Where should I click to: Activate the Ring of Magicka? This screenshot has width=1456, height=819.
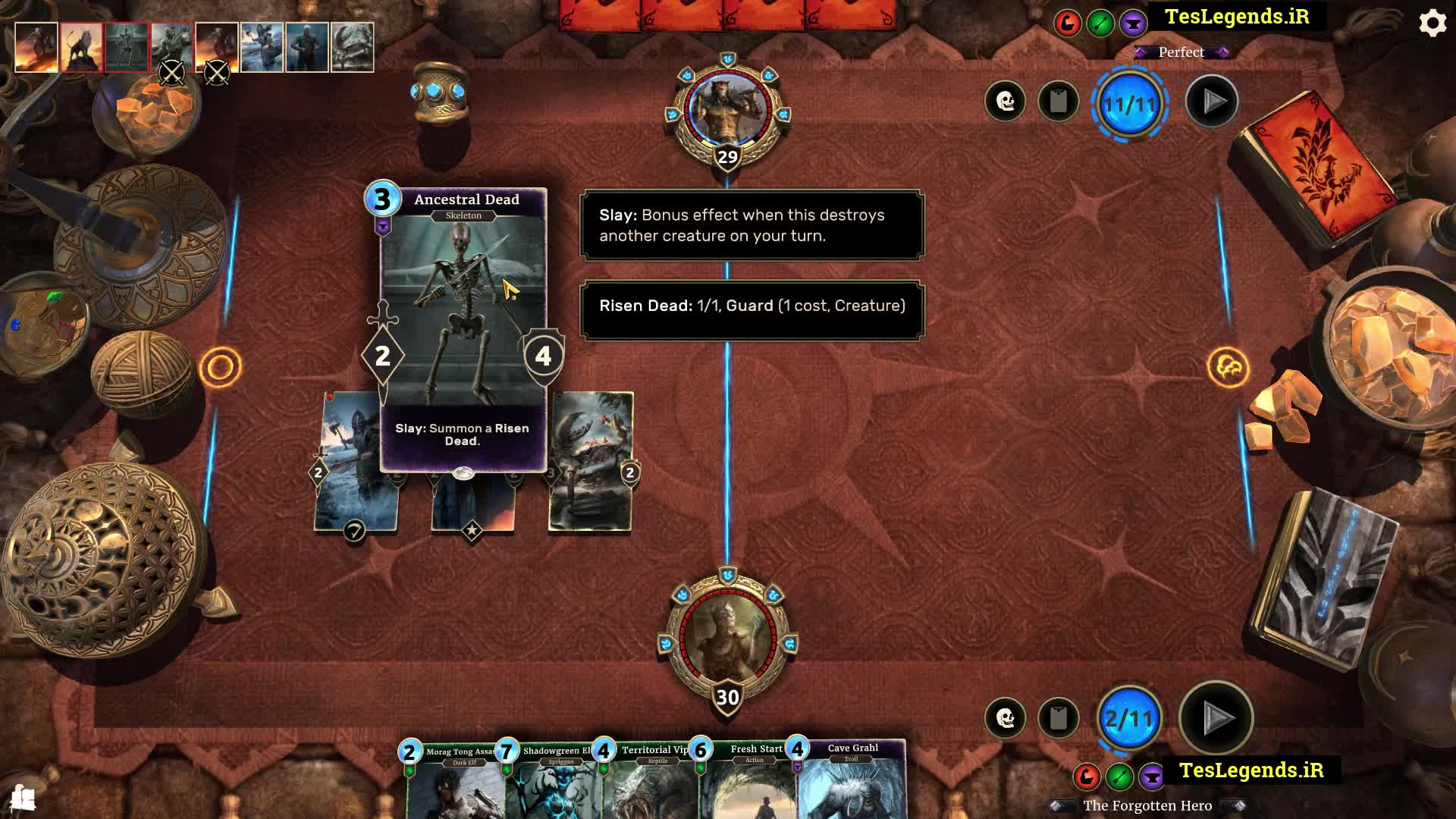click(439, 93)
